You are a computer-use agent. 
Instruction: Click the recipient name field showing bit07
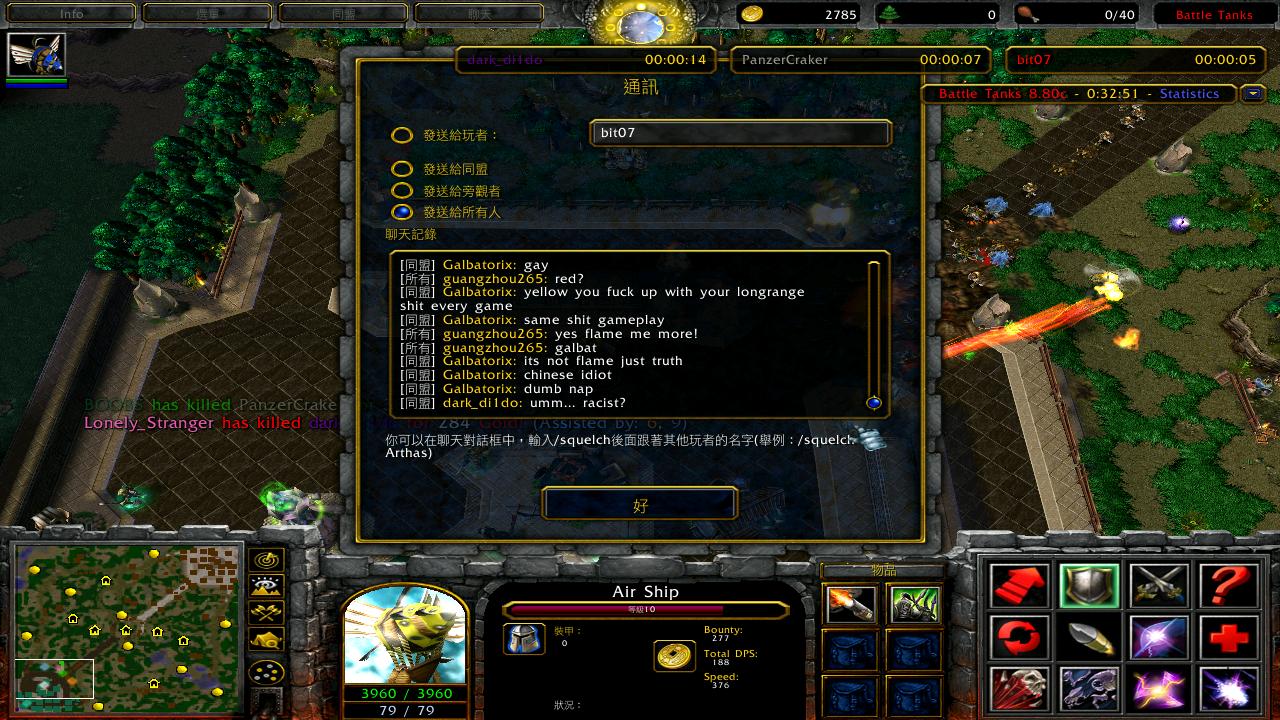click(740, 133)
